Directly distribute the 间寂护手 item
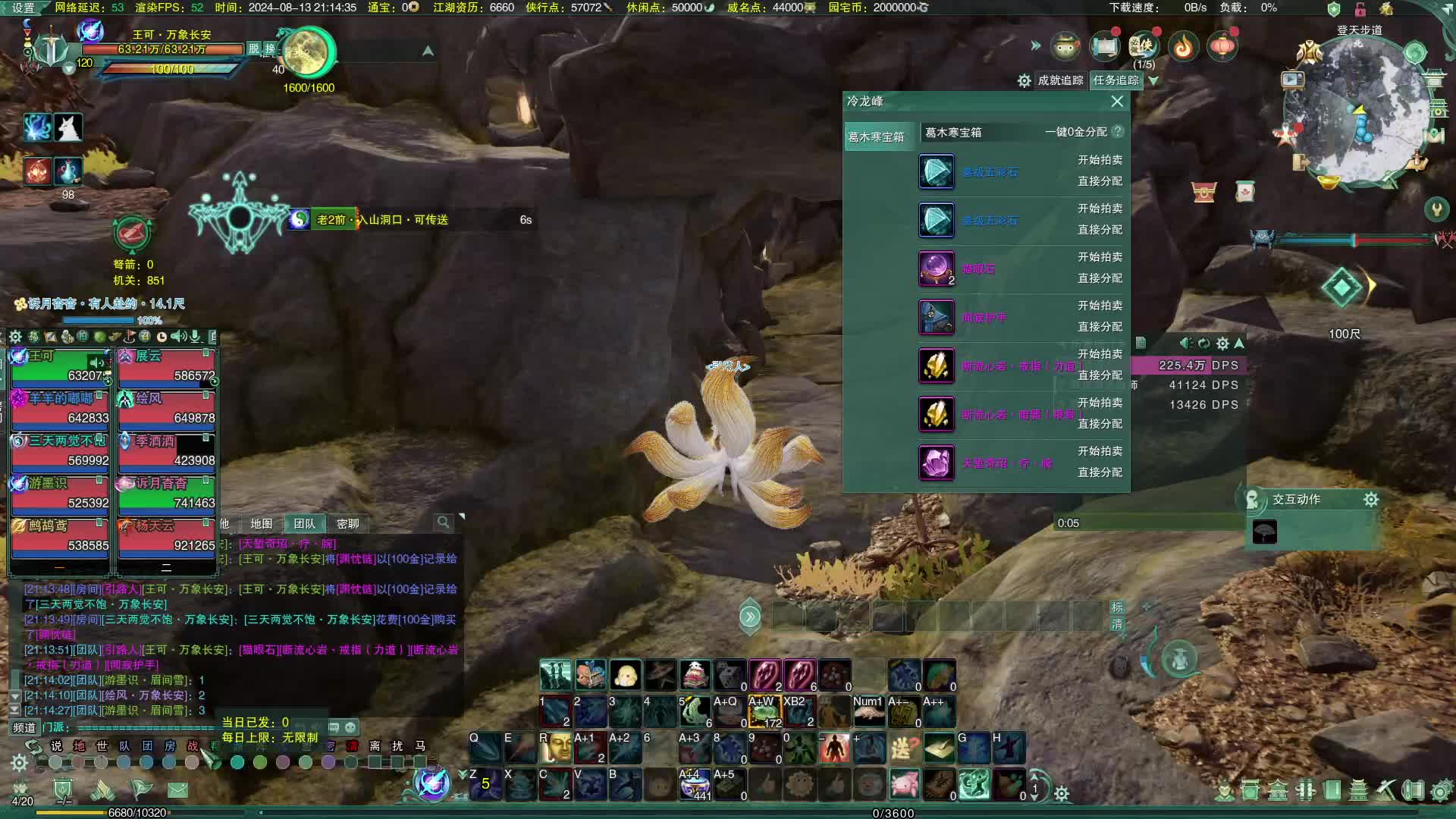 [x=1100, y=327]
